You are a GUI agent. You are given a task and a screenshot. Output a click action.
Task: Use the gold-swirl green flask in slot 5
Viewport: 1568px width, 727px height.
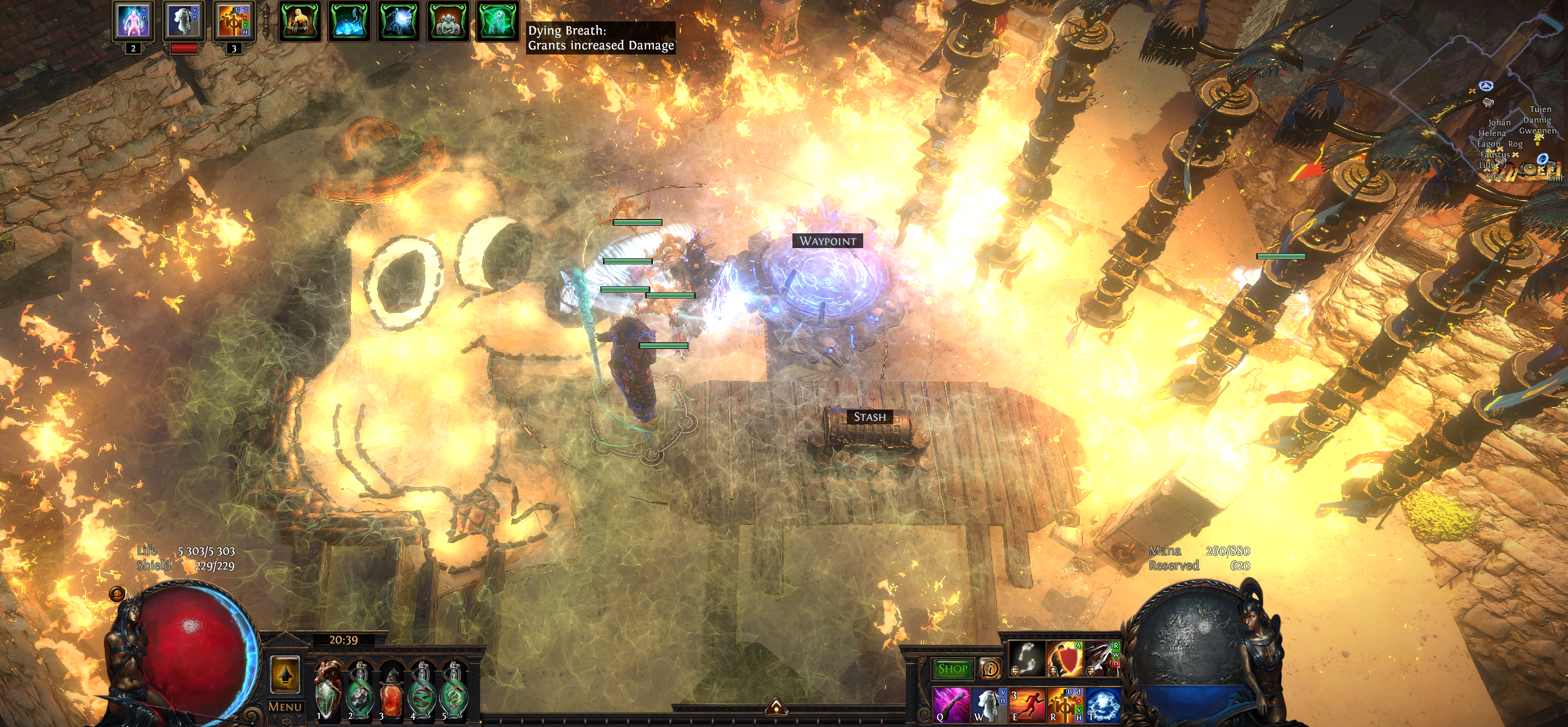(x=453, y=692)
